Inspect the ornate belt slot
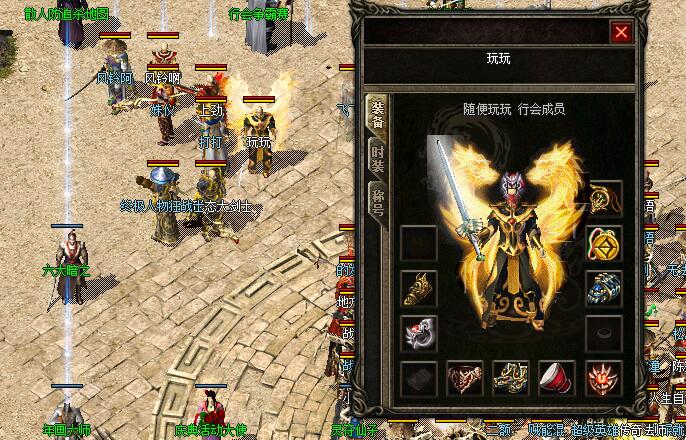 465,378
